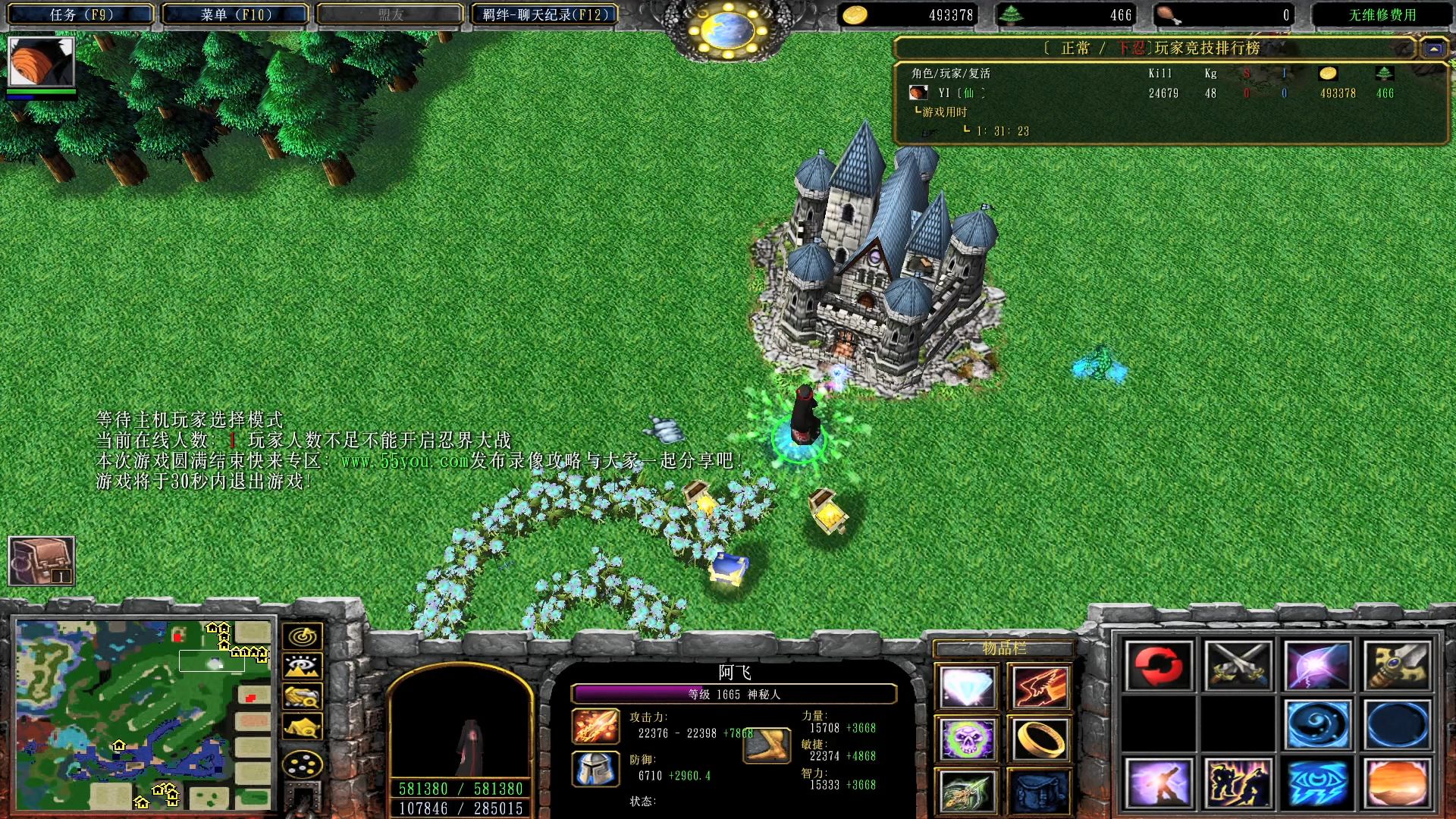Viewport: 1456px width, 819px height.
Task: Use the purple skull inventory item
Action: [967, 739]
